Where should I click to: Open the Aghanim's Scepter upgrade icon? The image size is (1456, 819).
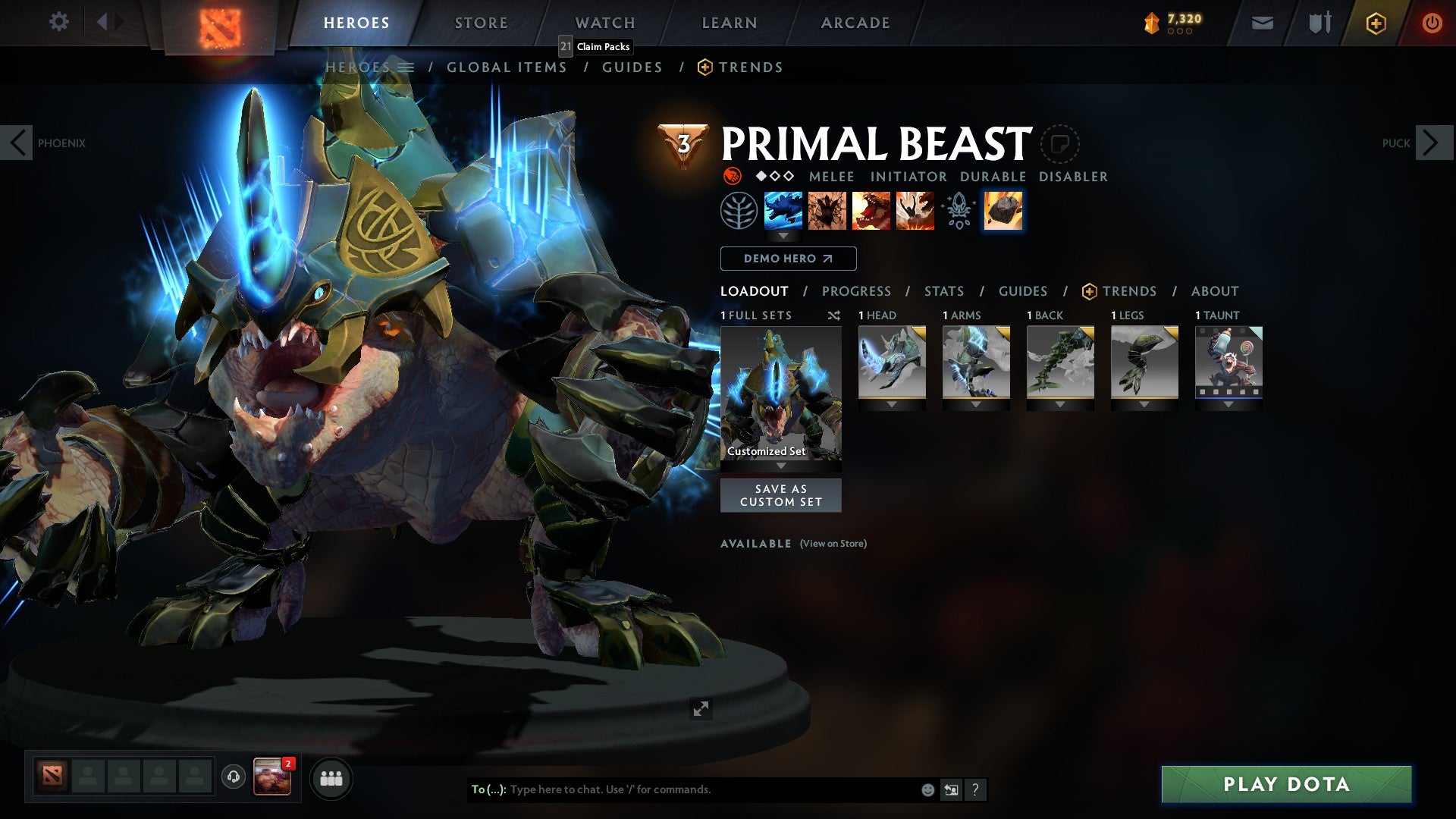(958, 211)
